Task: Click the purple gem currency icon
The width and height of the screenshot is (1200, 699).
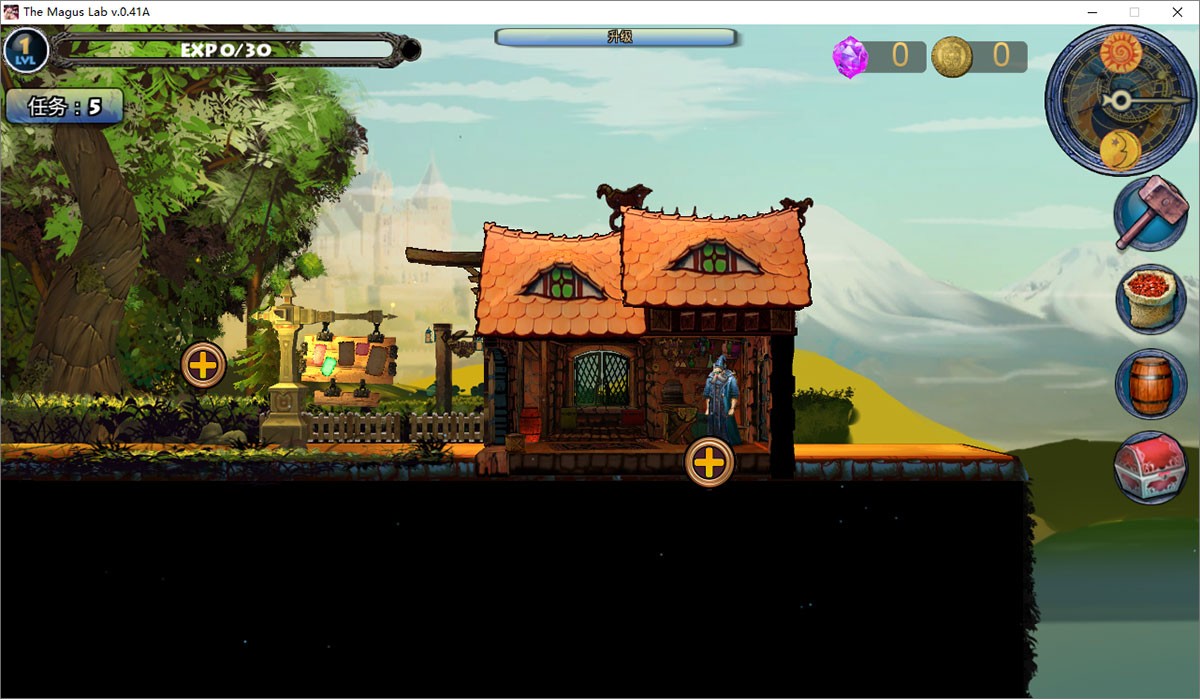Action: 850,57
